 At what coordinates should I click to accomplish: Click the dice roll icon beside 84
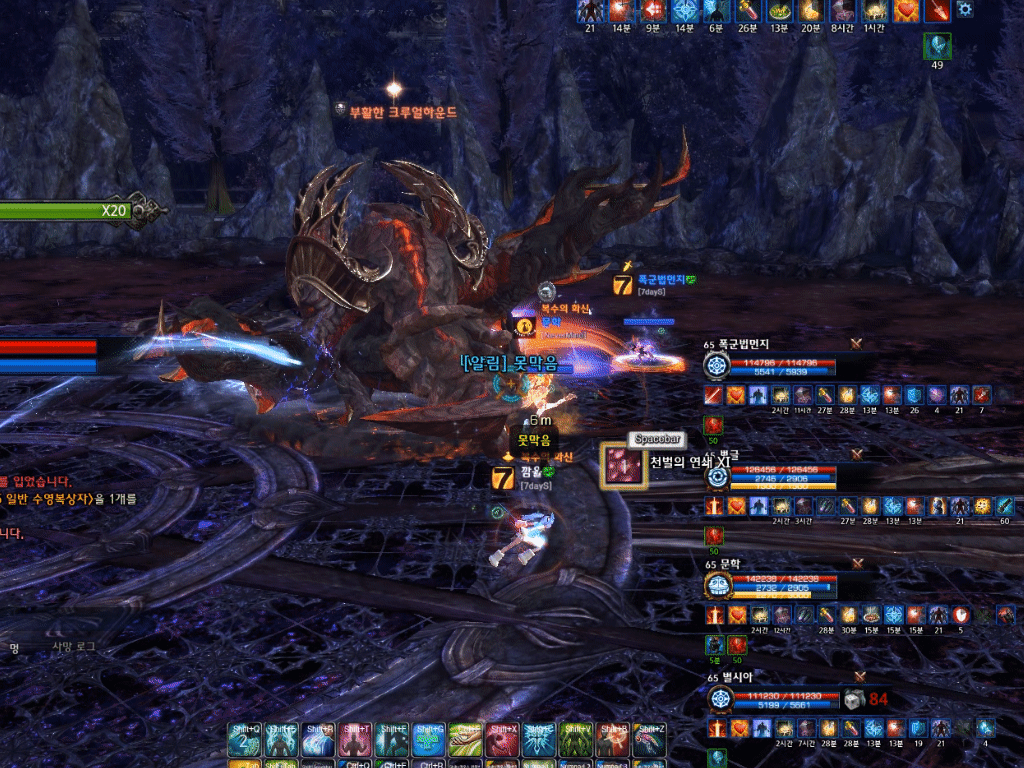[x=851, y=699]
